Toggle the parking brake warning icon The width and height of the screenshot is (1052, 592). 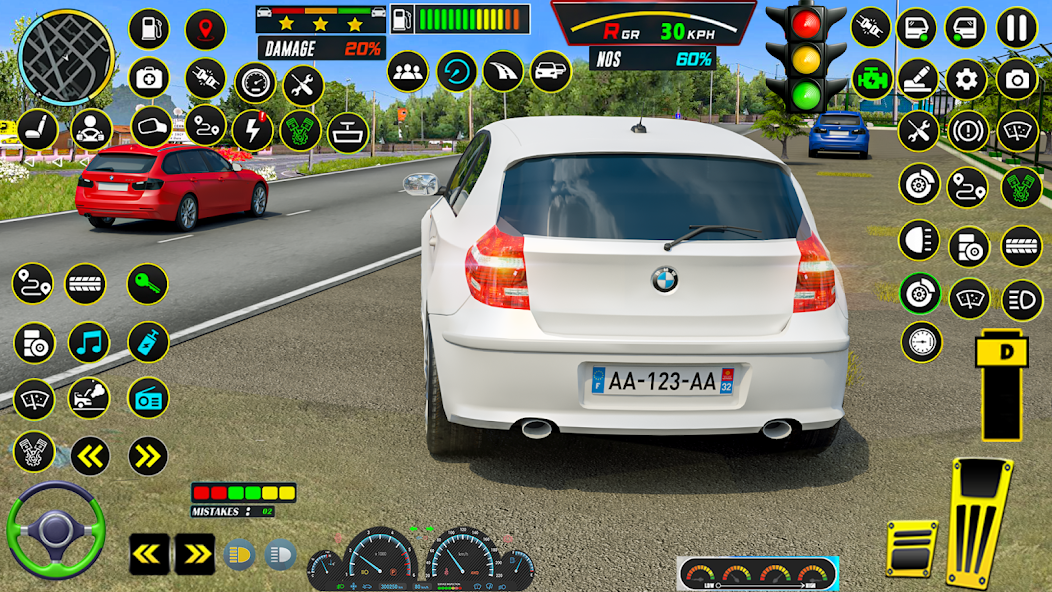(967, 132)
